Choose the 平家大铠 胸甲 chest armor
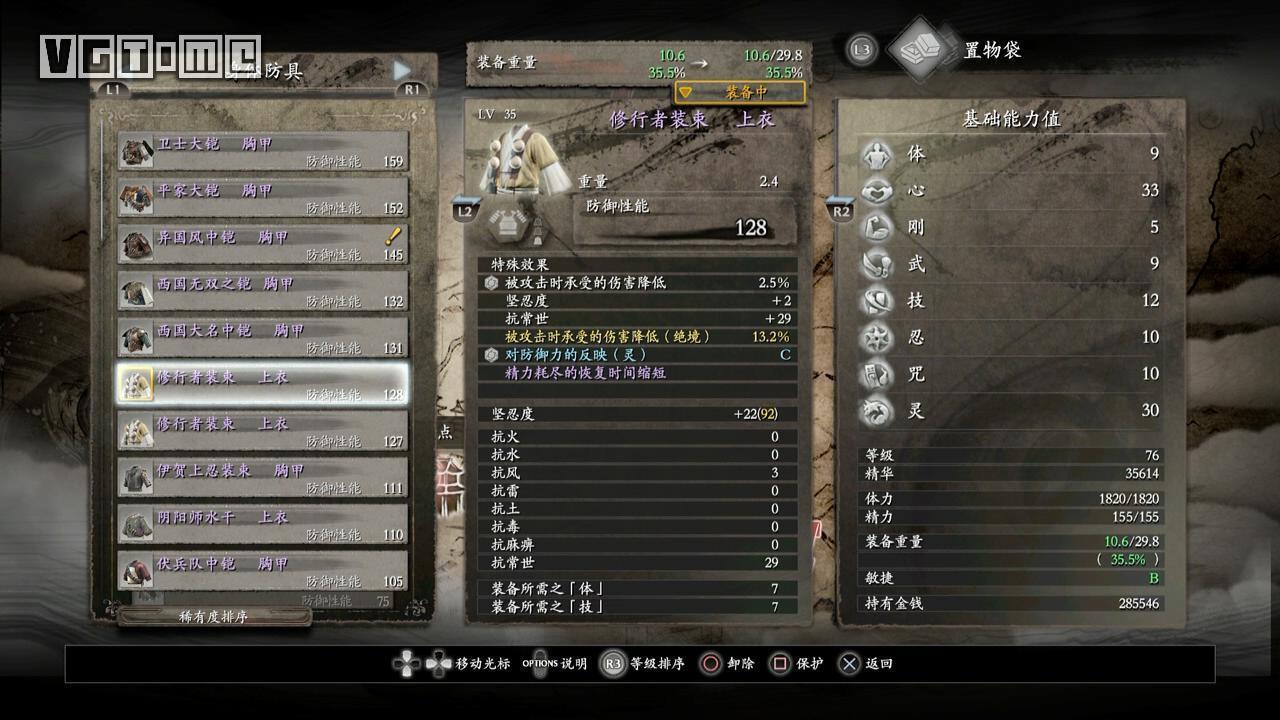This screenshot has height=720, width=1280. click(262, 198)
